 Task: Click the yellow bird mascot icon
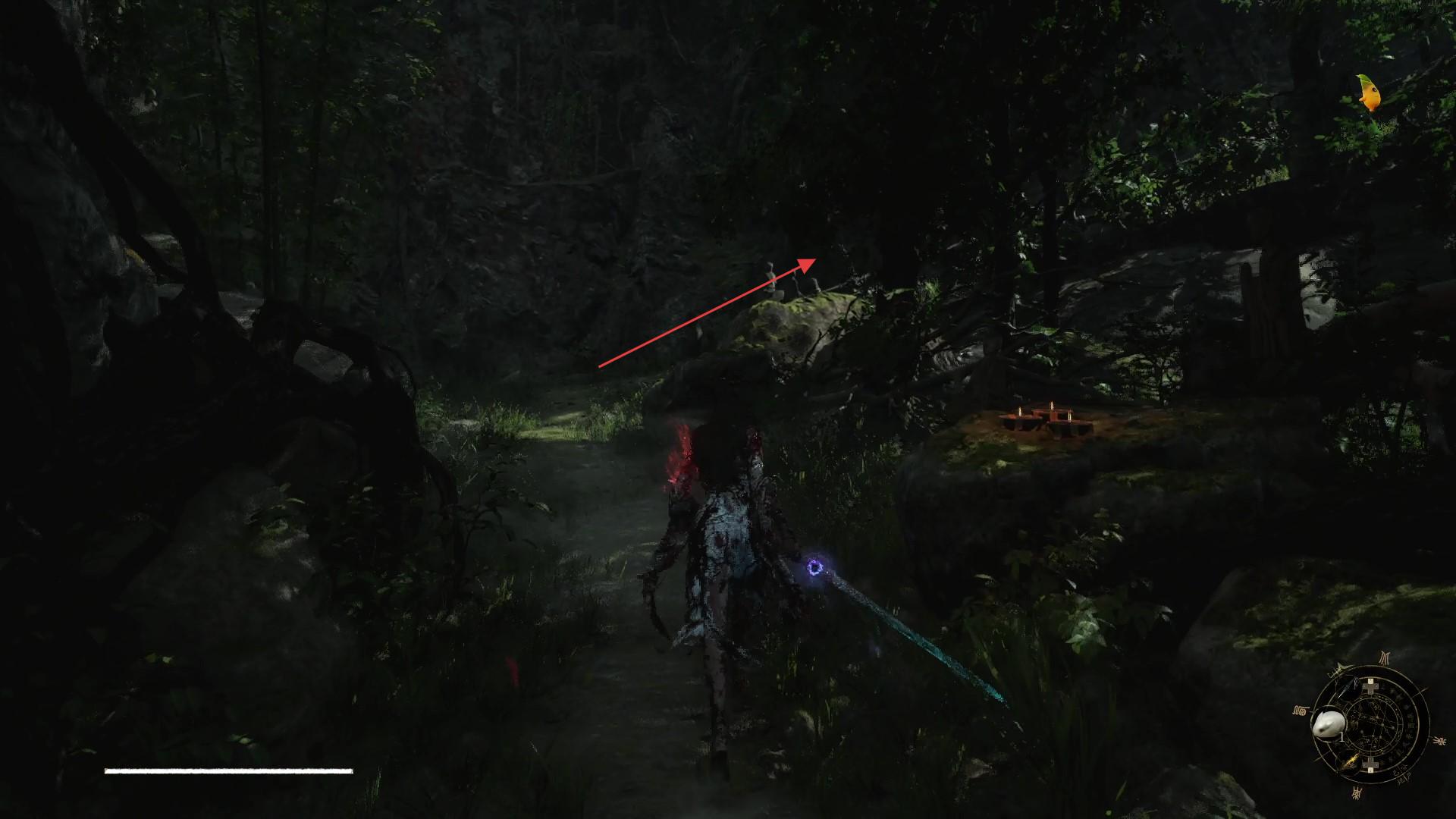pyautogui.click(x=1369, y=94)
